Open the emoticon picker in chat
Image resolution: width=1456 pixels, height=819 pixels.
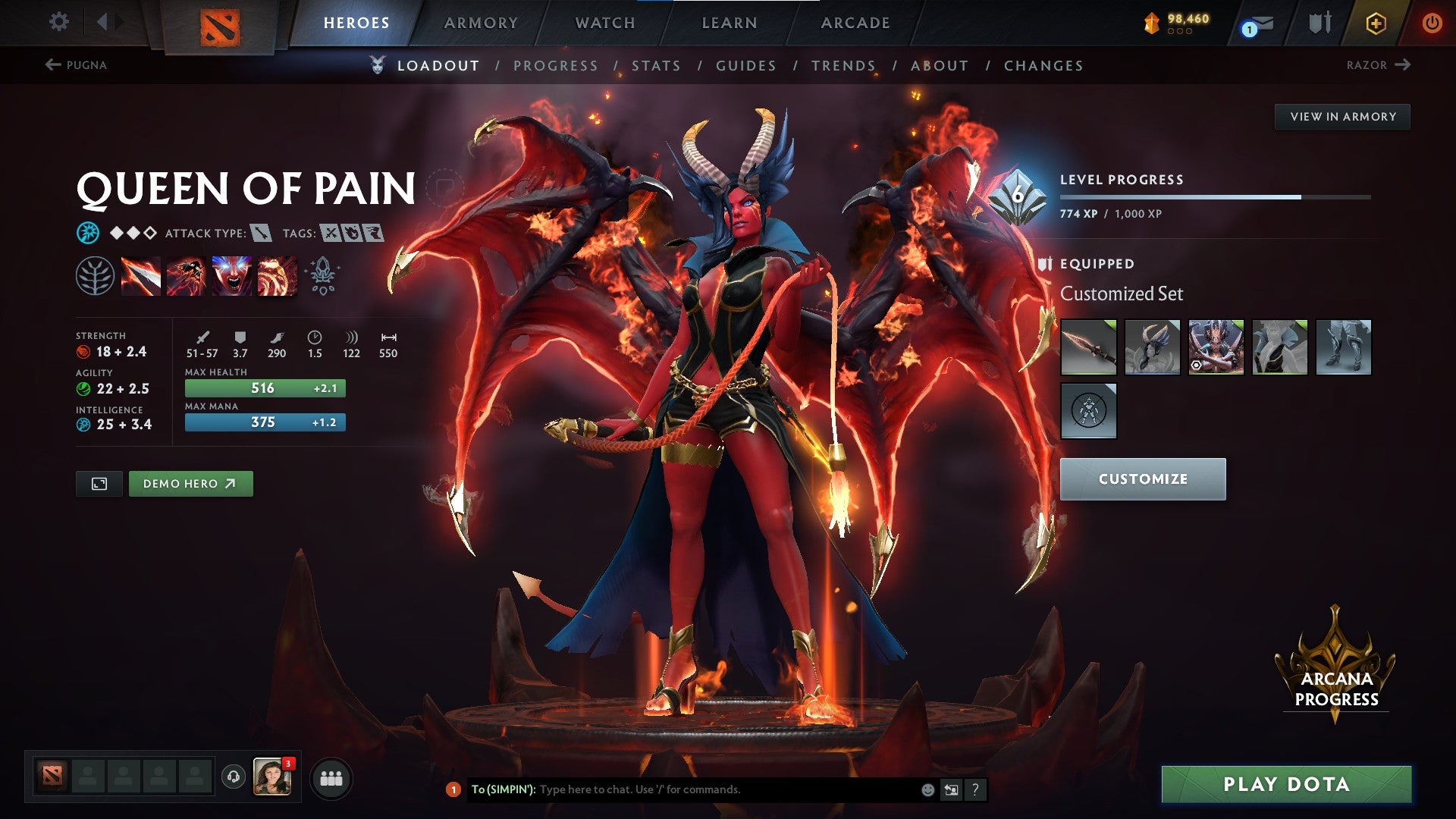click(927, 789)
